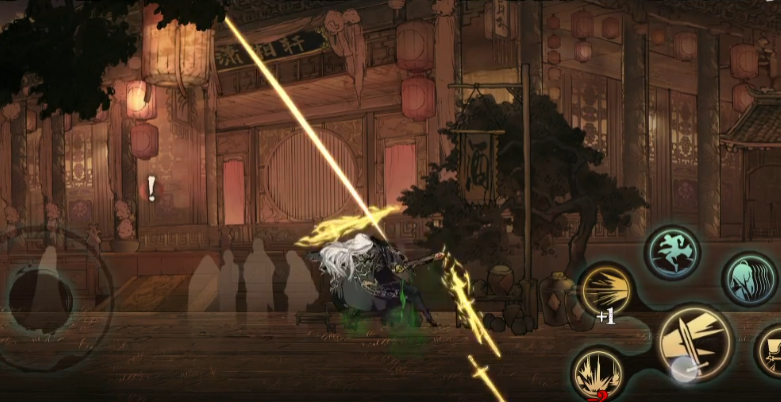
Task: Trigger the golden burst slash skill
Action: [605, 291]
